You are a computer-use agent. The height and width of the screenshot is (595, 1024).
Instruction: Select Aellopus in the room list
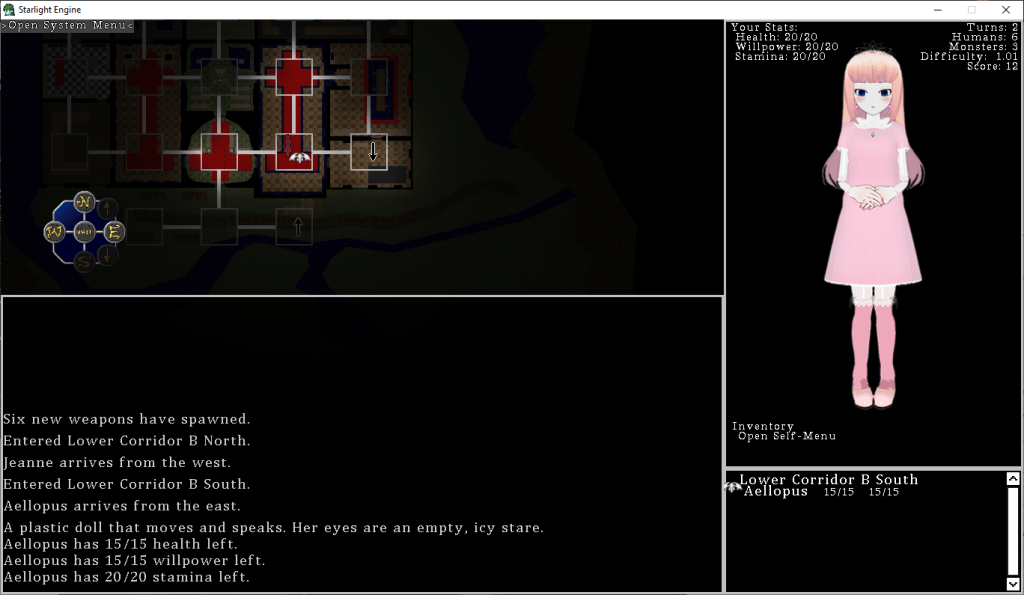tap(775, 491)
